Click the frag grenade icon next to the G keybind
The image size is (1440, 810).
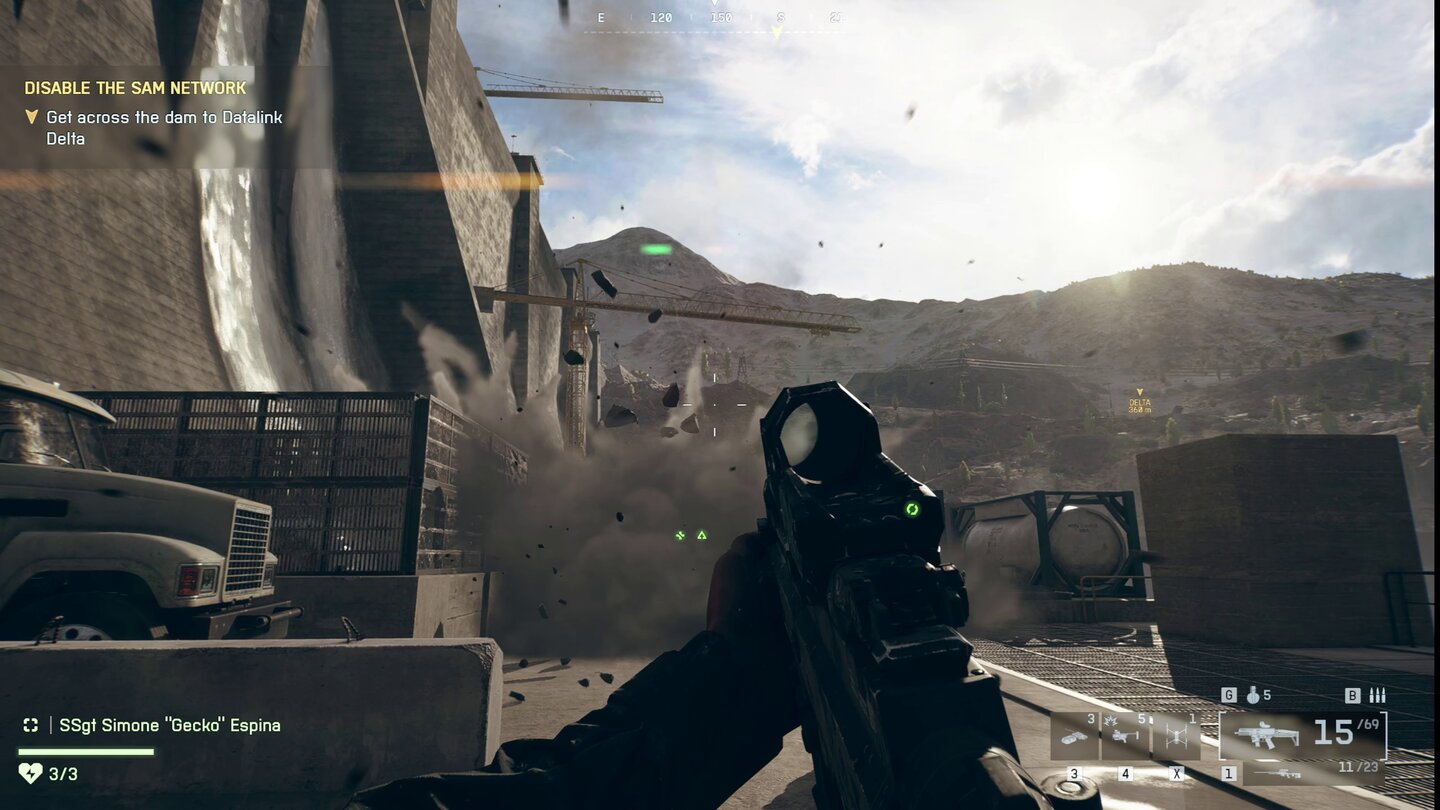pos(1253,695)
